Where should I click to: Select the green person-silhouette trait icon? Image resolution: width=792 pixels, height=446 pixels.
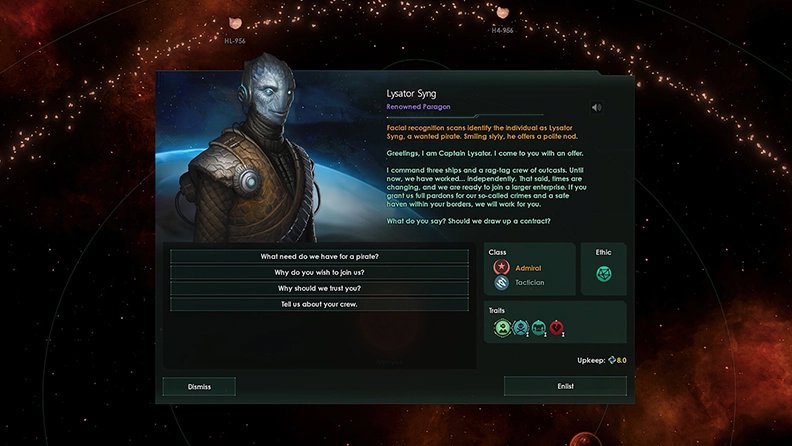pyautogui.click(x=501, y=327)
